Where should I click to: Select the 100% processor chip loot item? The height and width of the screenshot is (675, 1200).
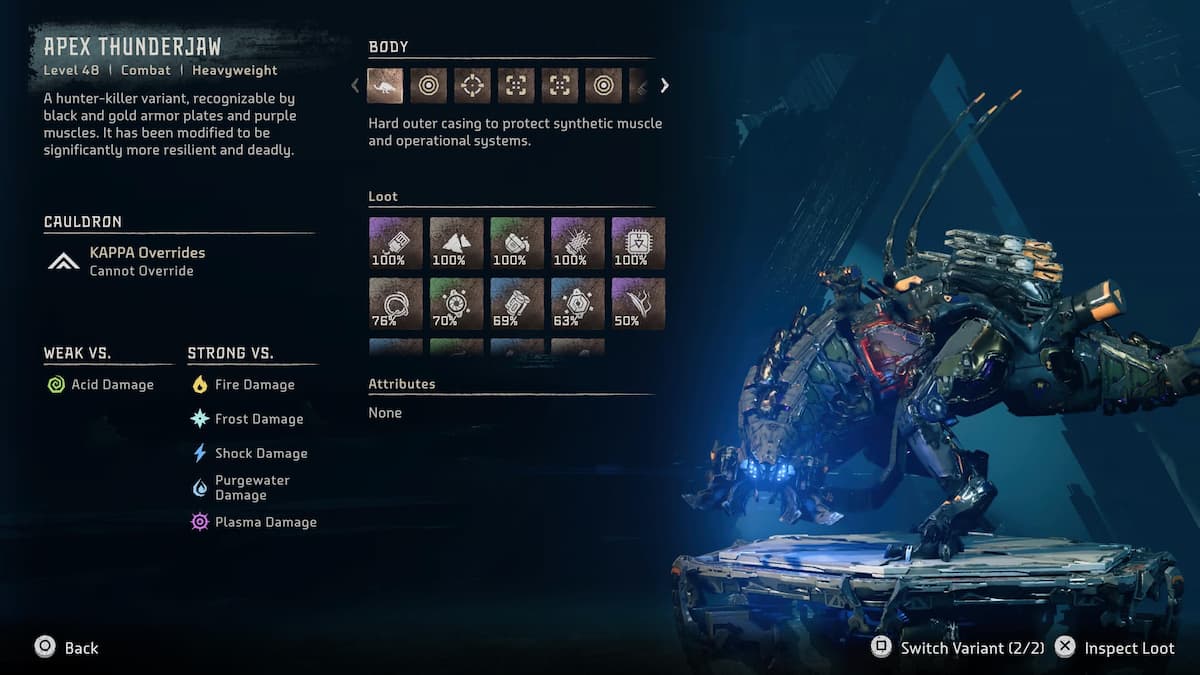pyautogui.click(x=638, y=243)
